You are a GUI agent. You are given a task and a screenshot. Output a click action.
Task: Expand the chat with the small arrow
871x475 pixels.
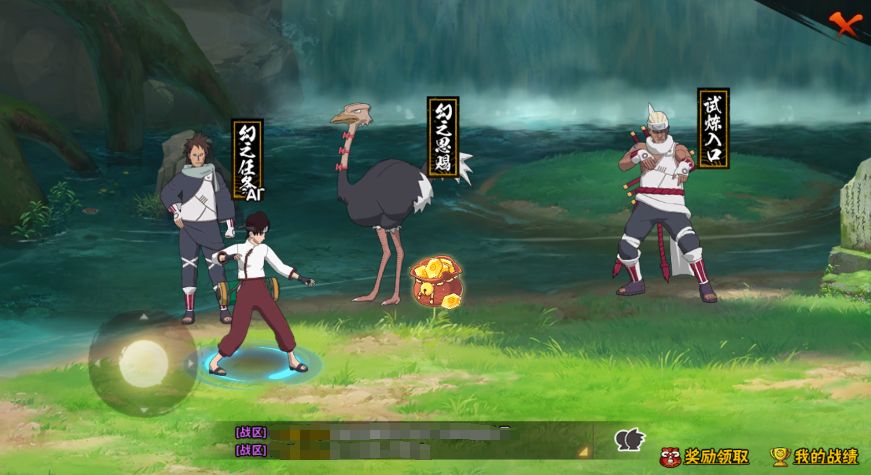click(582, 451)
